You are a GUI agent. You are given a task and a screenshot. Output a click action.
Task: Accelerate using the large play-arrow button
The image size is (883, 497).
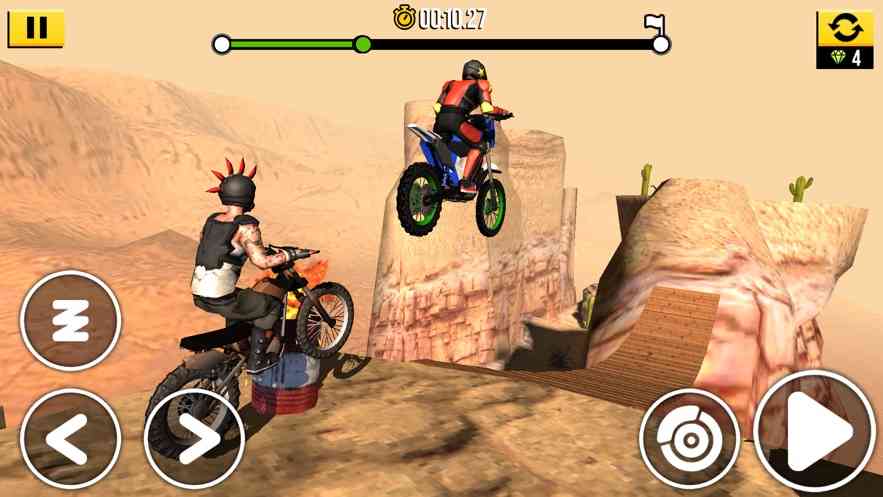coord(814,432)
